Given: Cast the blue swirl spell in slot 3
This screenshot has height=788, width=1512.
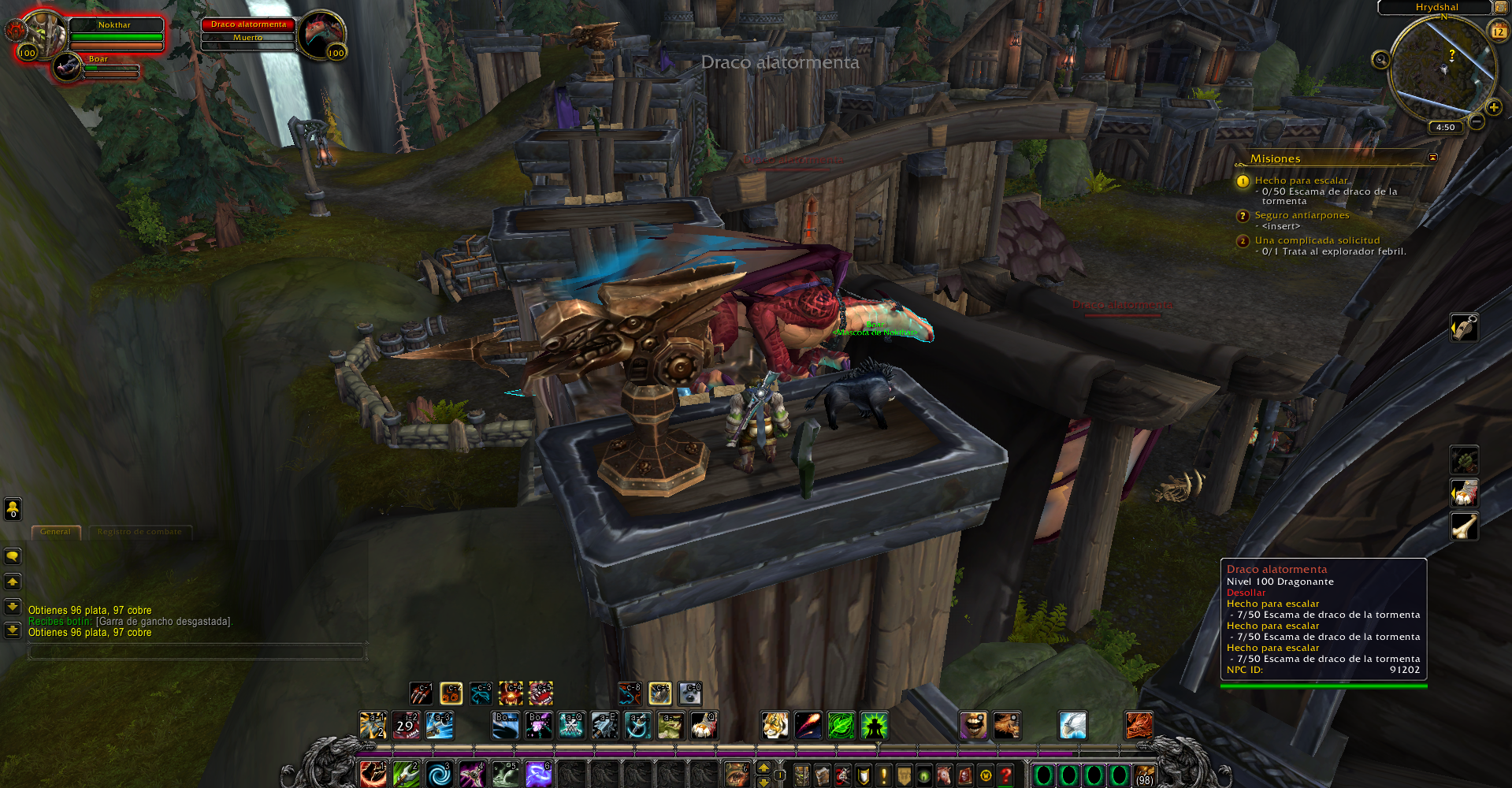Looking at the screenshot, I should pos(439,775).
